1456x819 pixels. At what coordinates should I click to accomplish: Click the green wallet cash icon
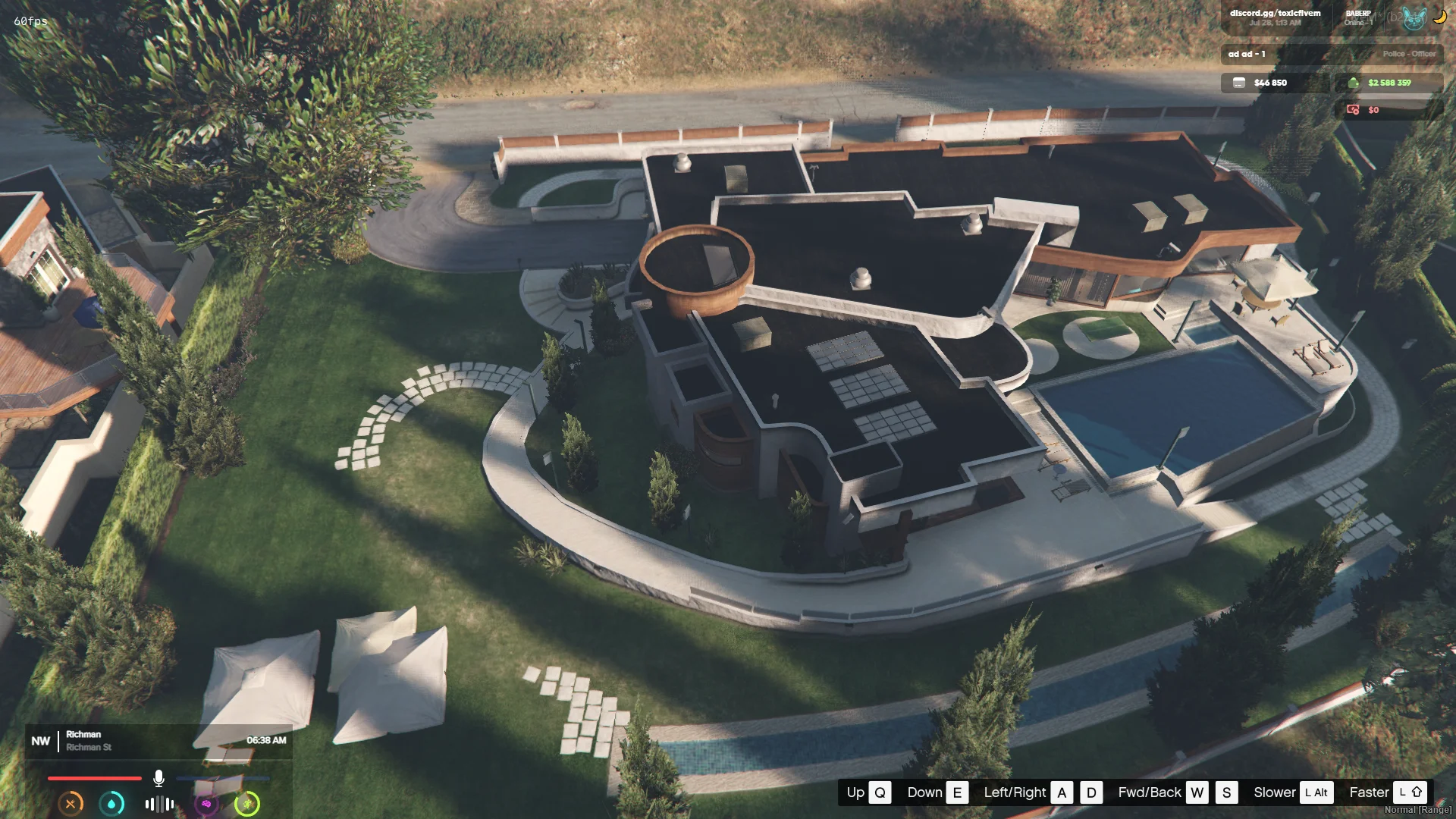pyautogui.click(x=1354, y=83)
